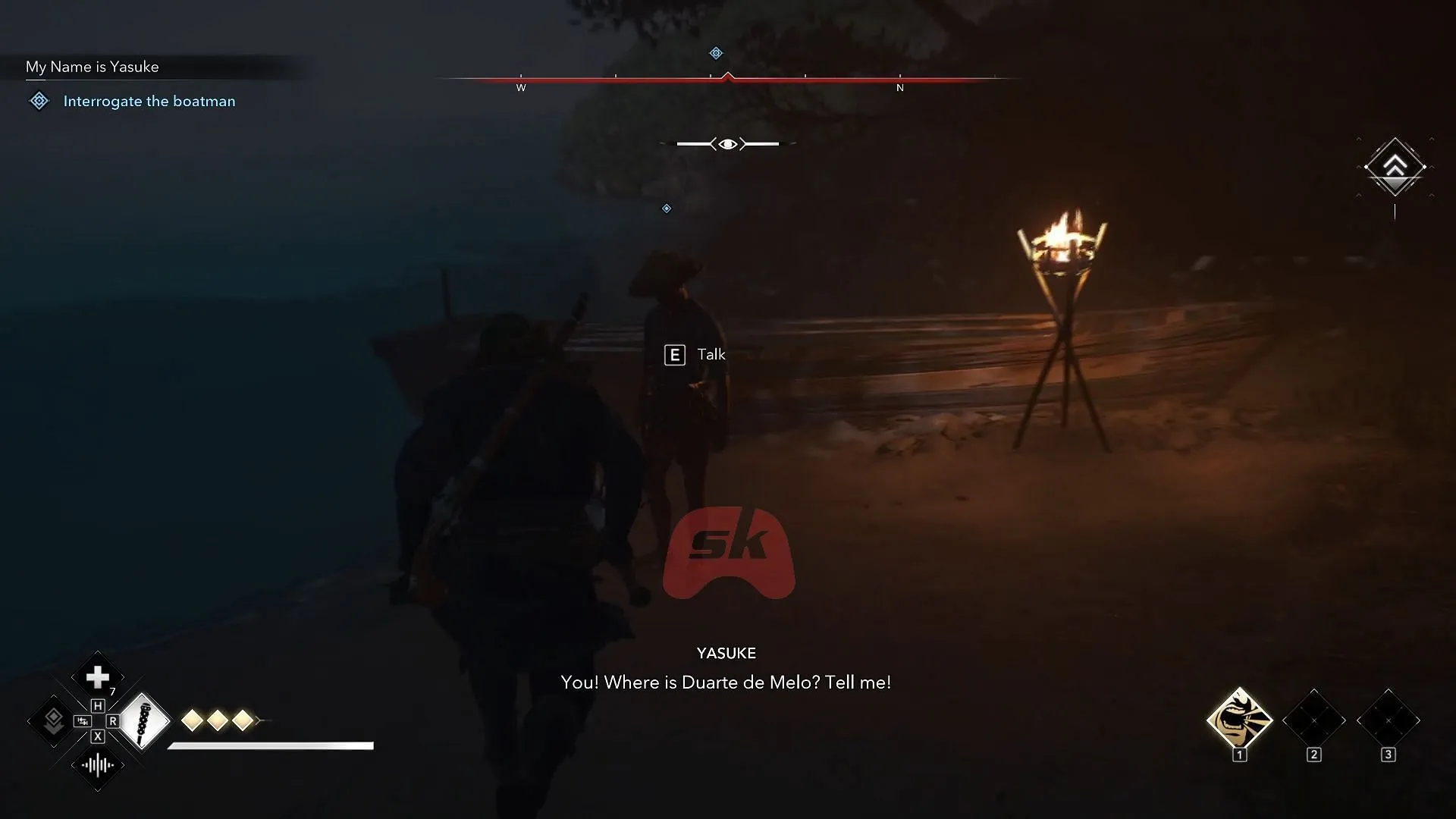Click the empty ability slot labeled 3
Screen dimensions: 1456x819
pos(1389,721)
